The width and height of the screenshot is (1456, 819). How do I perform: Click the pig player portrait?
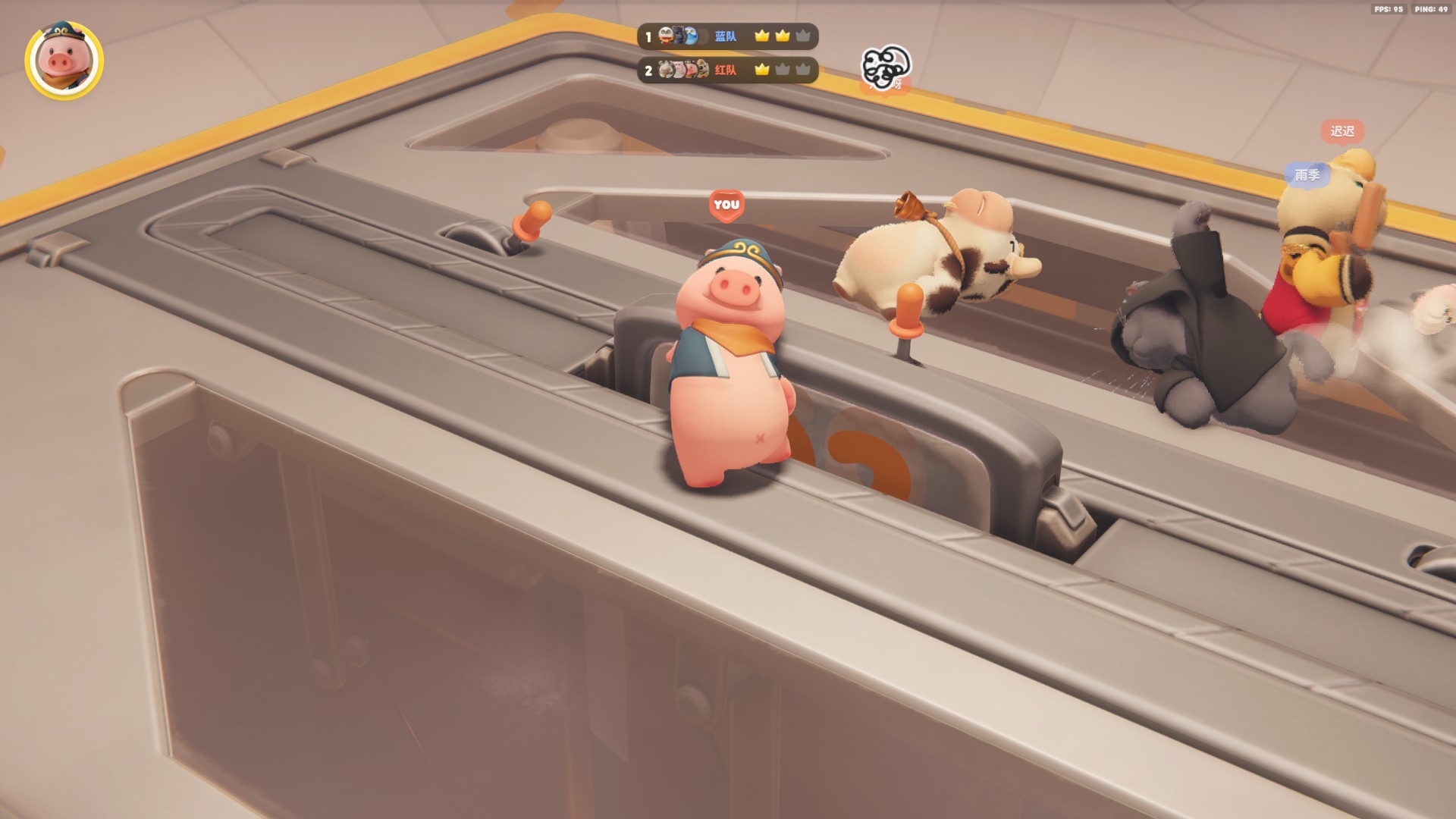tap(64, 61)
